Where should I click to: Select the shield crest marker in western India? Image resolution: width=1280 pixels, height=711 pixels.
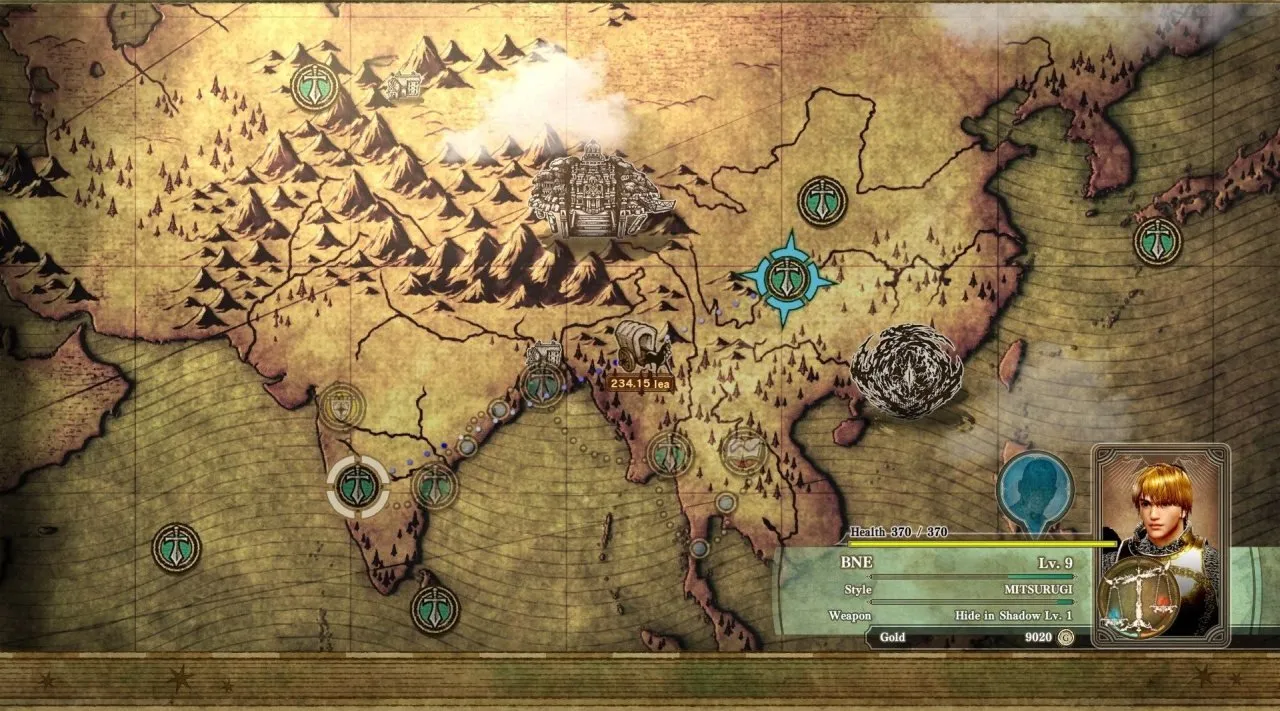[341, 406]
